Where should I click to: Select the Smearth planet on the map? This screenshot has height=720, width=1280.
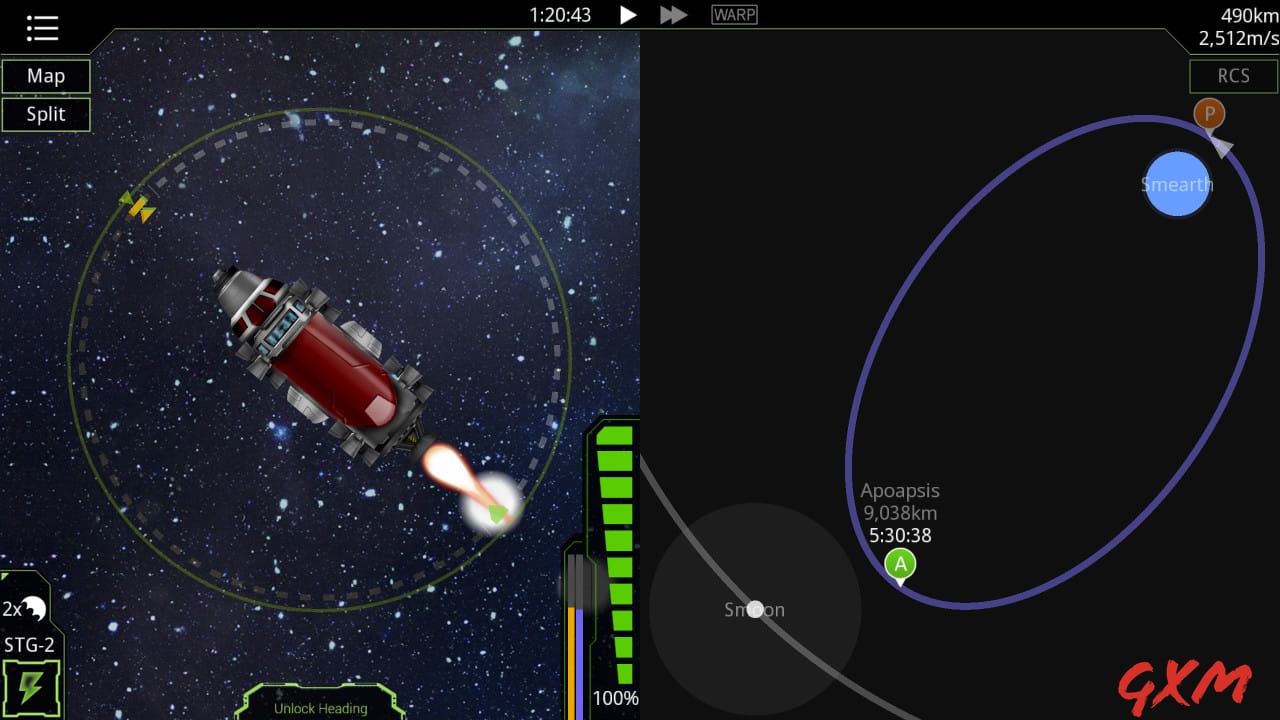1177,185
